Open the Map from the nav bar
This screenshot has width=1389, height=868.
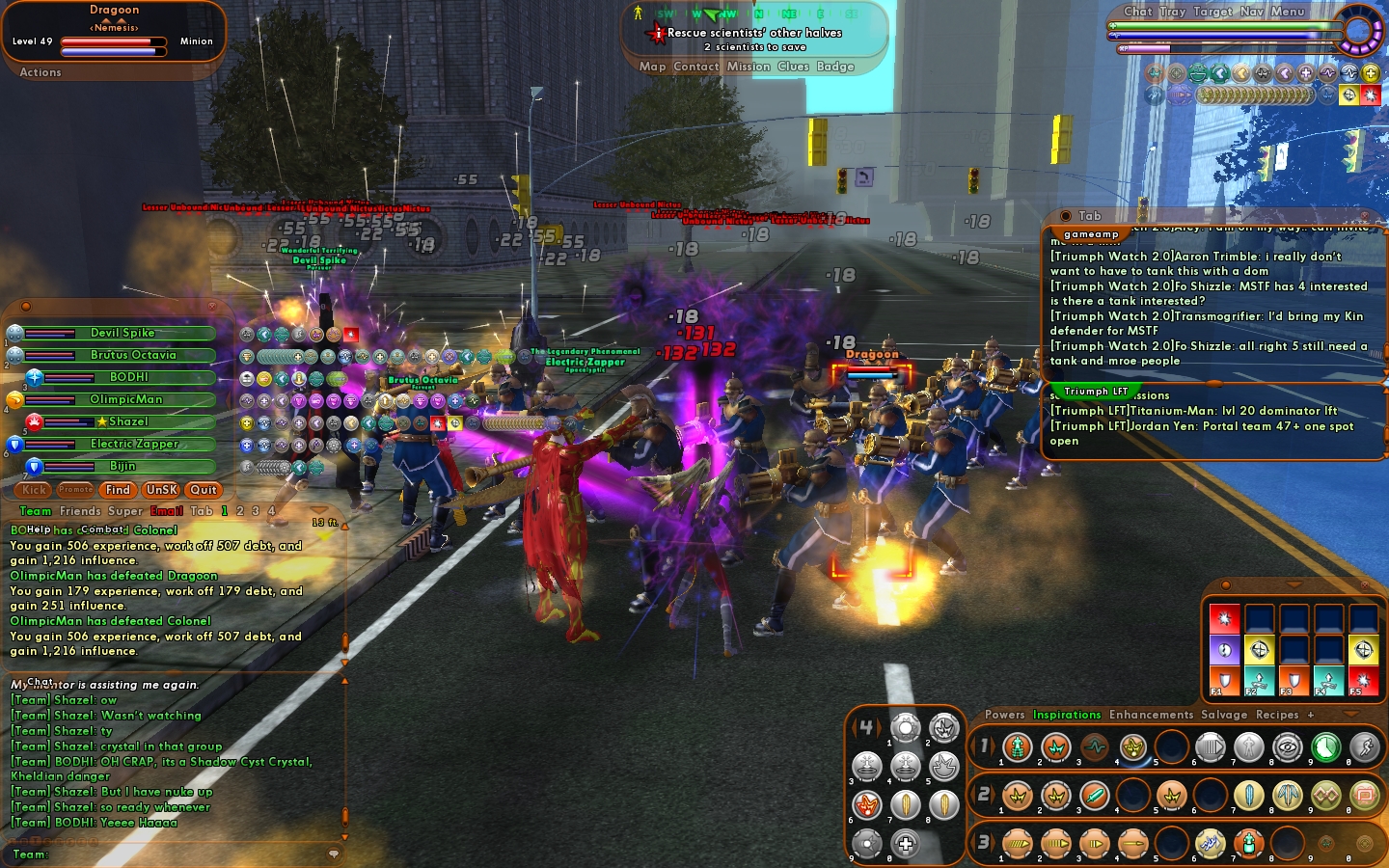(x=652, y=67)
